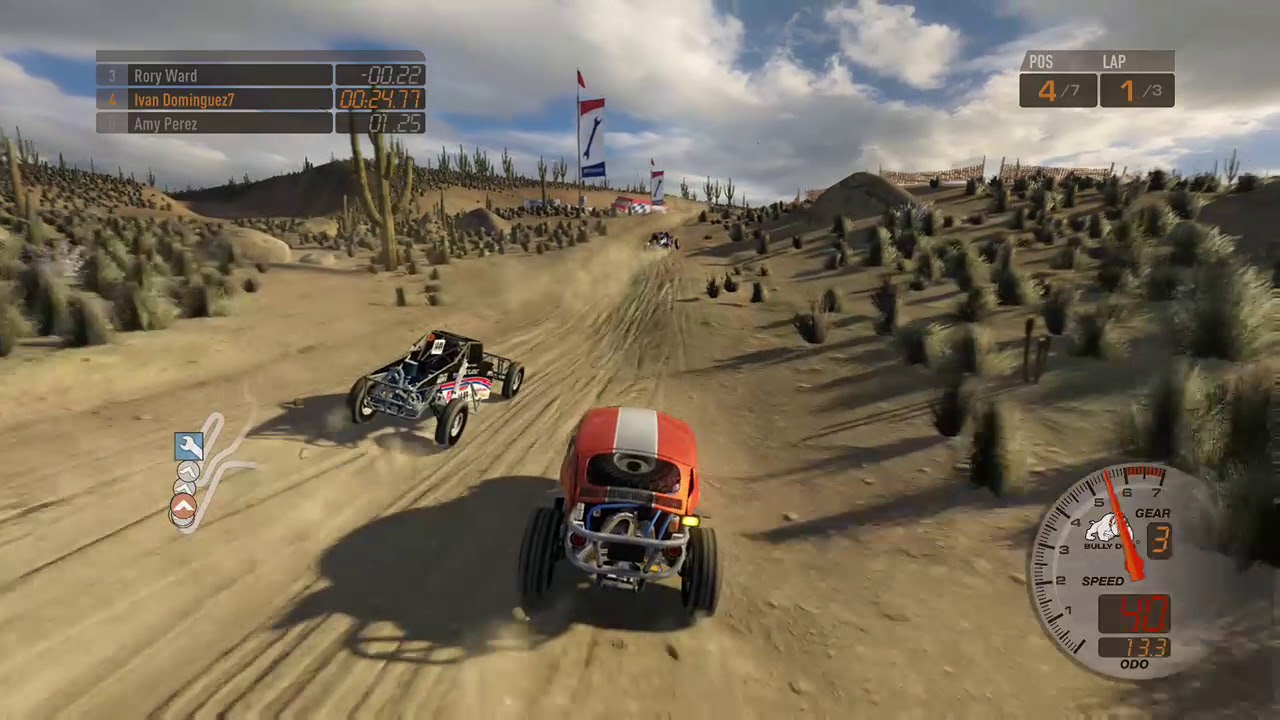1280x720 pixels.
Task: Expand the leaderboard timing panel
Action: [260, 100]
